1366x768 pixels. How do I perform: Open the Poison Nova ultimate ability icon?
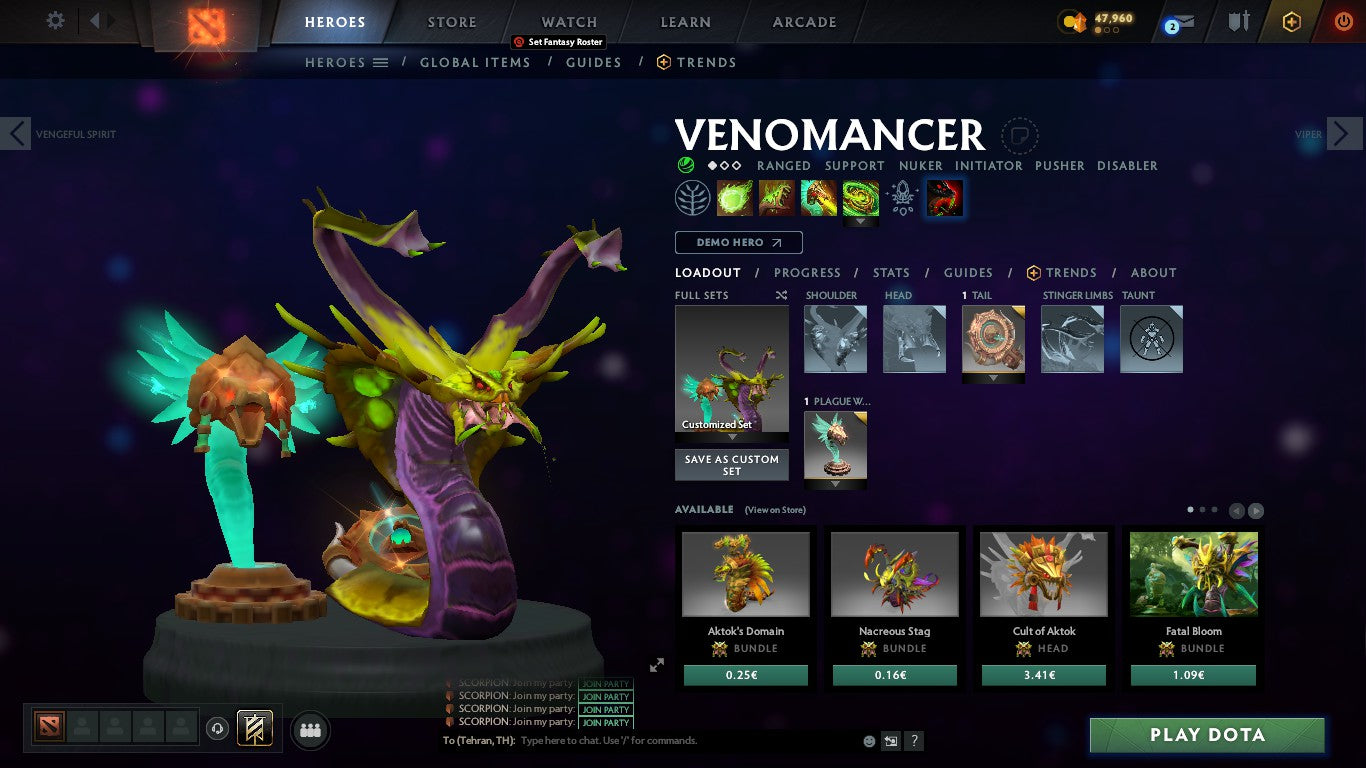[862, 197]
